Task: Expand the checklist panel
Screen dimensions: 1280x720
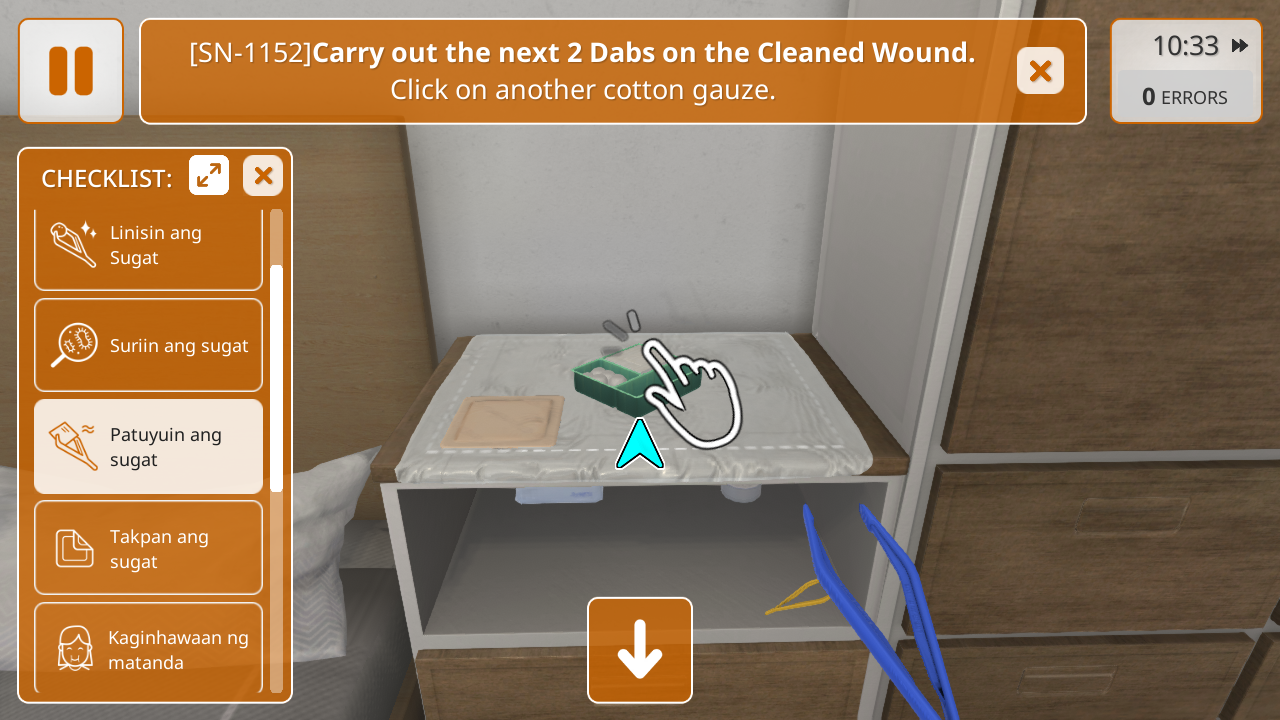Action: pos(209,176)
